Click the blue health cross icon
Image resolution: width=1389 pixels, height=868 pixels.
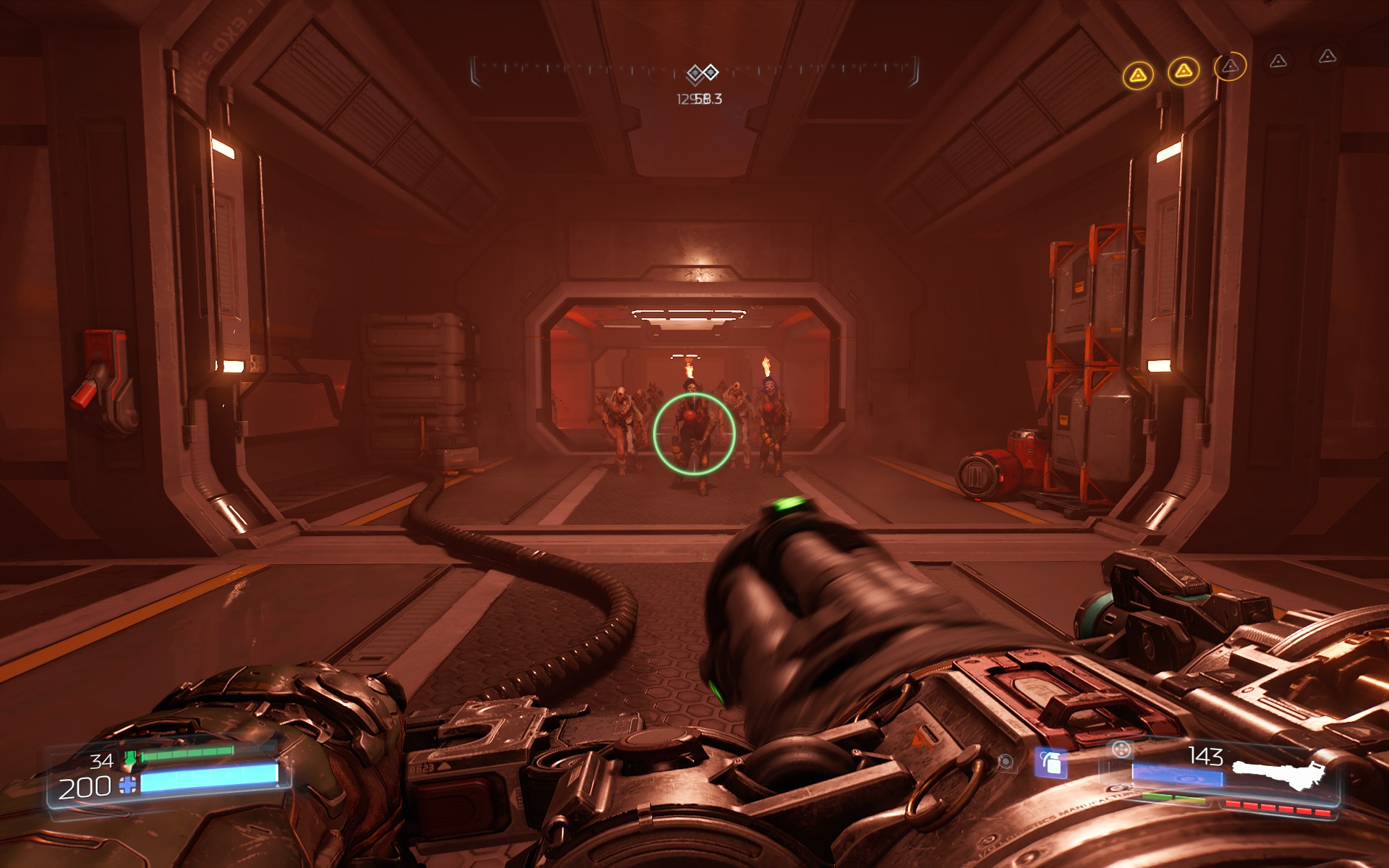point(128,786)
